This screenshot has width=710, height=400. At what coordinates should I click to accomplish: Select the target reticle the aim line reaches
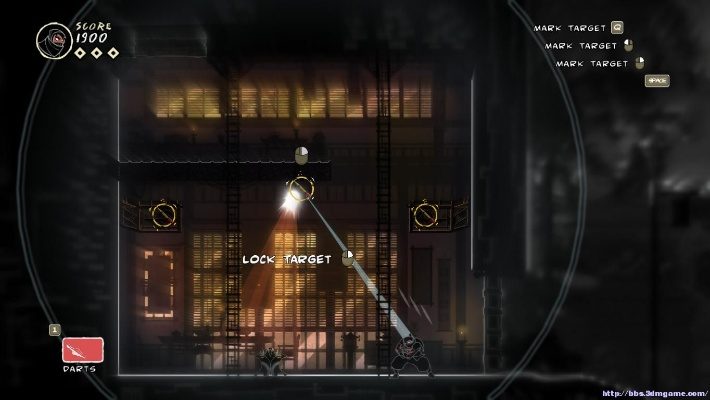pos(300,188)
